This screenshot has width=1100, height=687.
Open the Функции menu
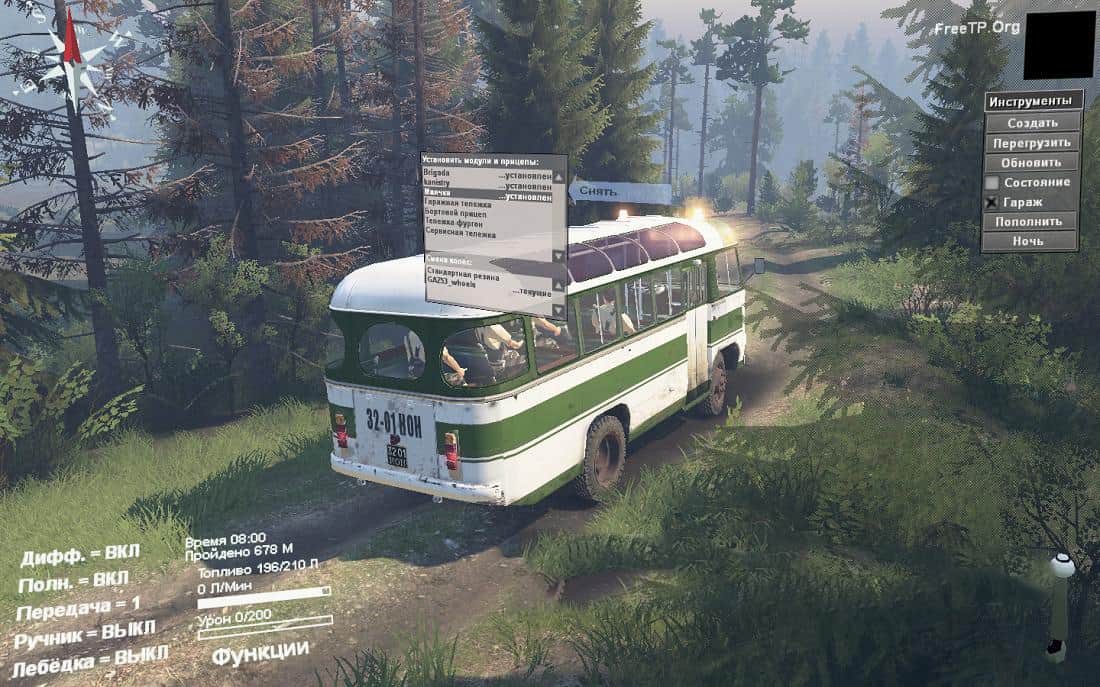pos(259,652)
